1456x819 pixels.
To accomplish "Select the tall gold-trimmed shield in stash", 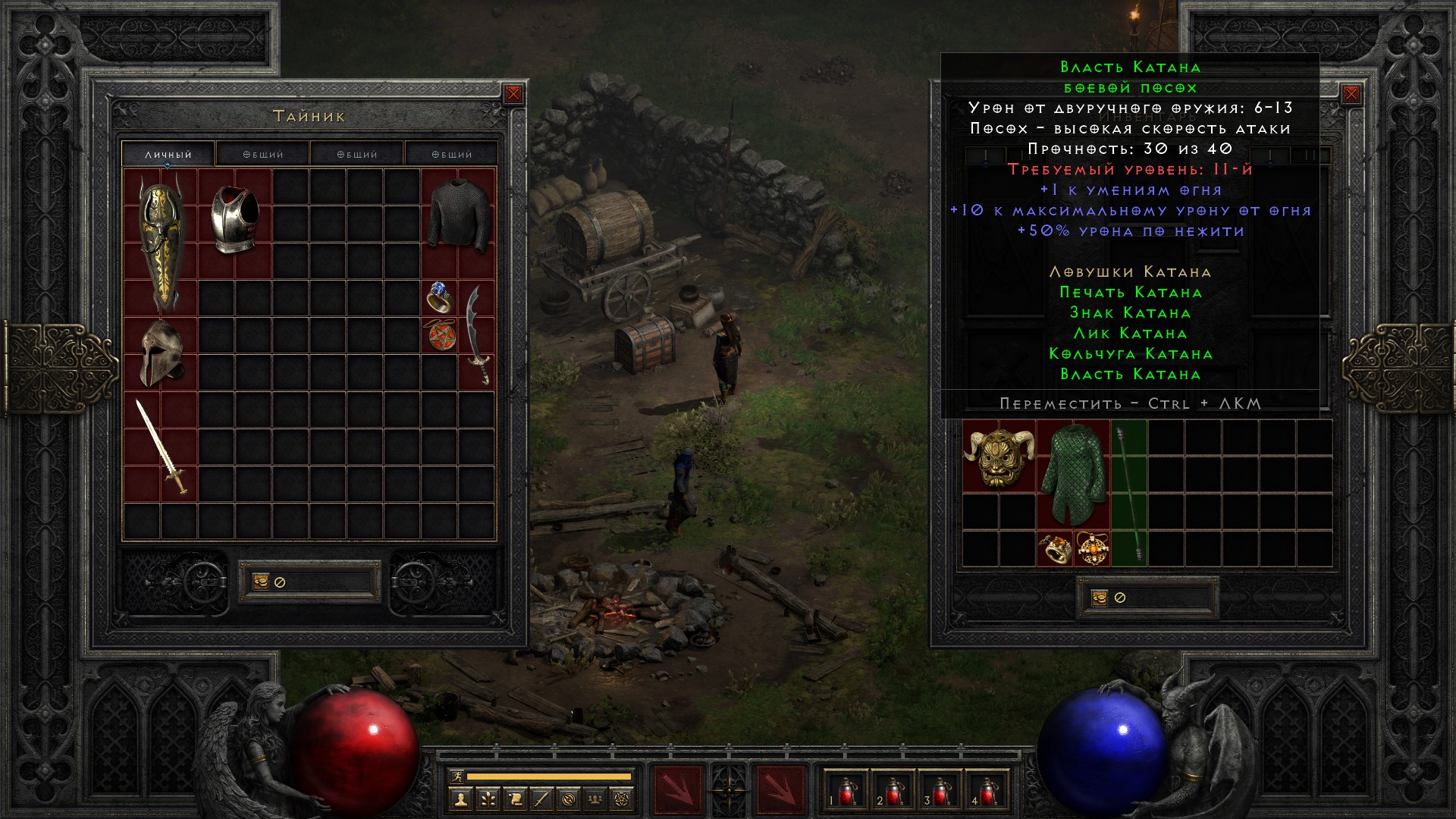I will [x=162, y=243].
